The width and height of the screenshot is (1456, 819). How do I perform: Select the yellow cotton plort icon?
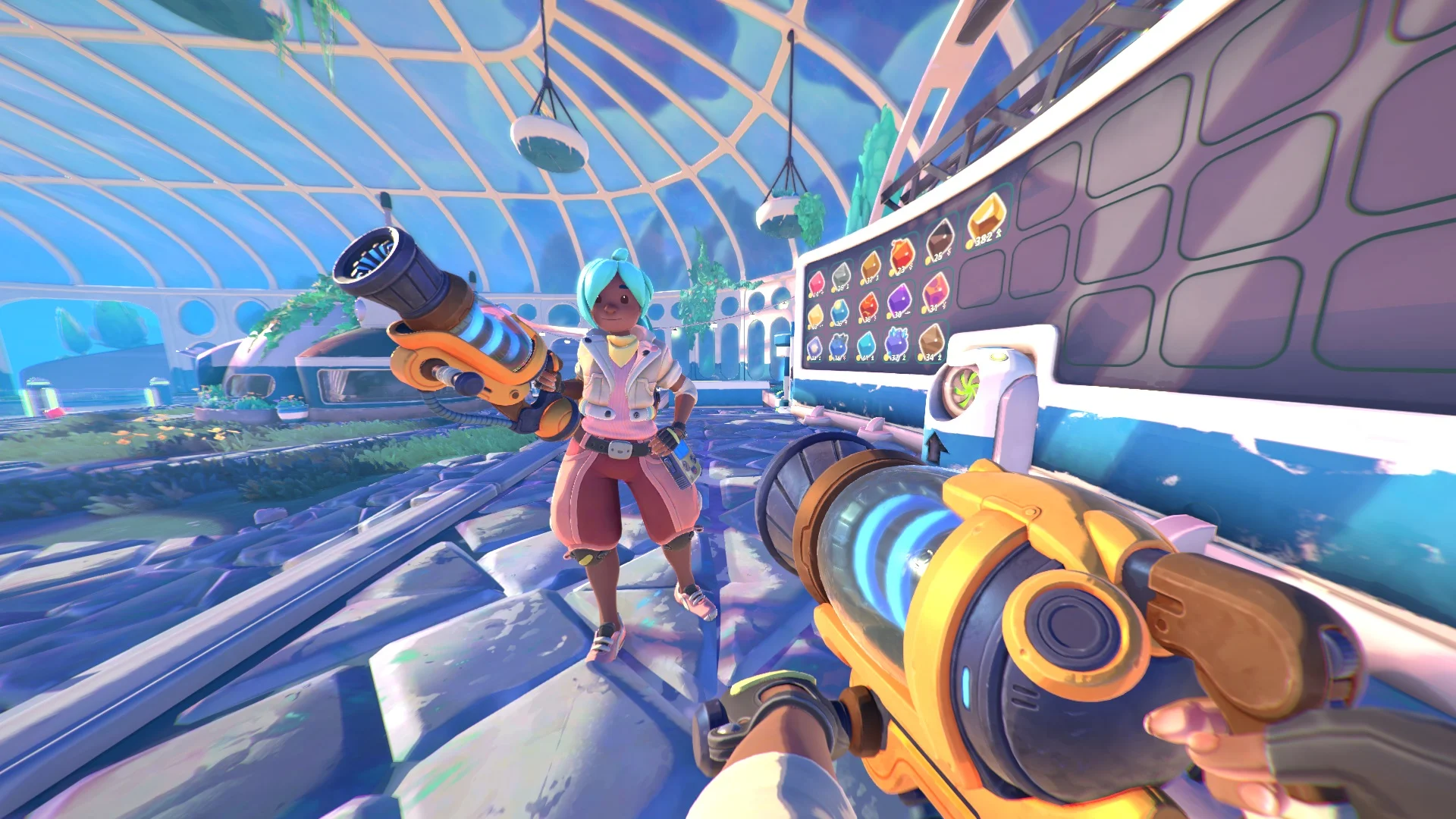tap(814, 312)
